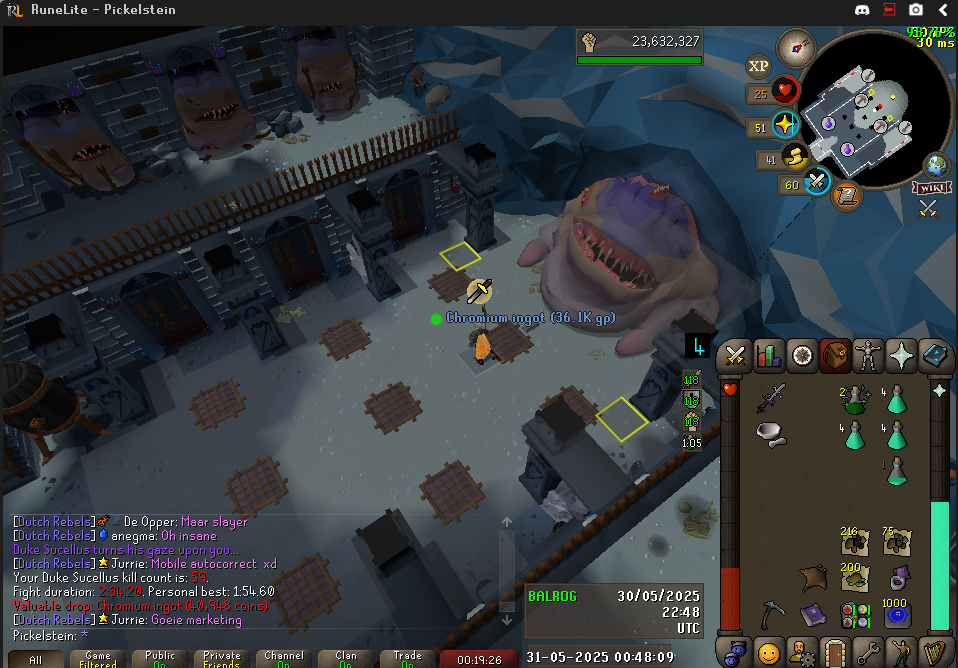The image size is (958, 668).
Task: Open the Wiki lookup banner
Action: tap(930, 187)
